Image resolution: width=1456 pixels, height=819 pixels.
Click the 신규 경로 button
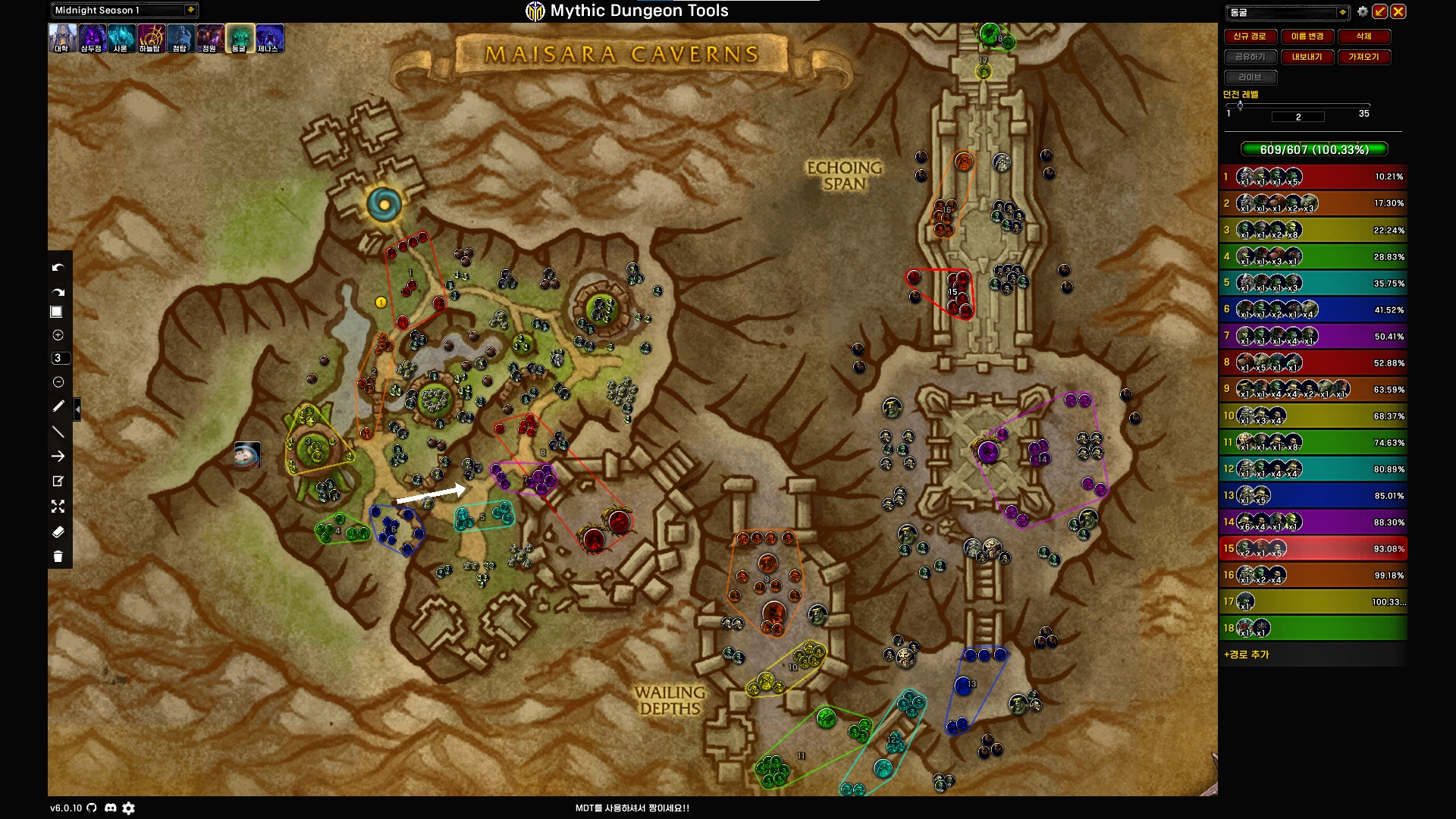(x=1250, y=36)
